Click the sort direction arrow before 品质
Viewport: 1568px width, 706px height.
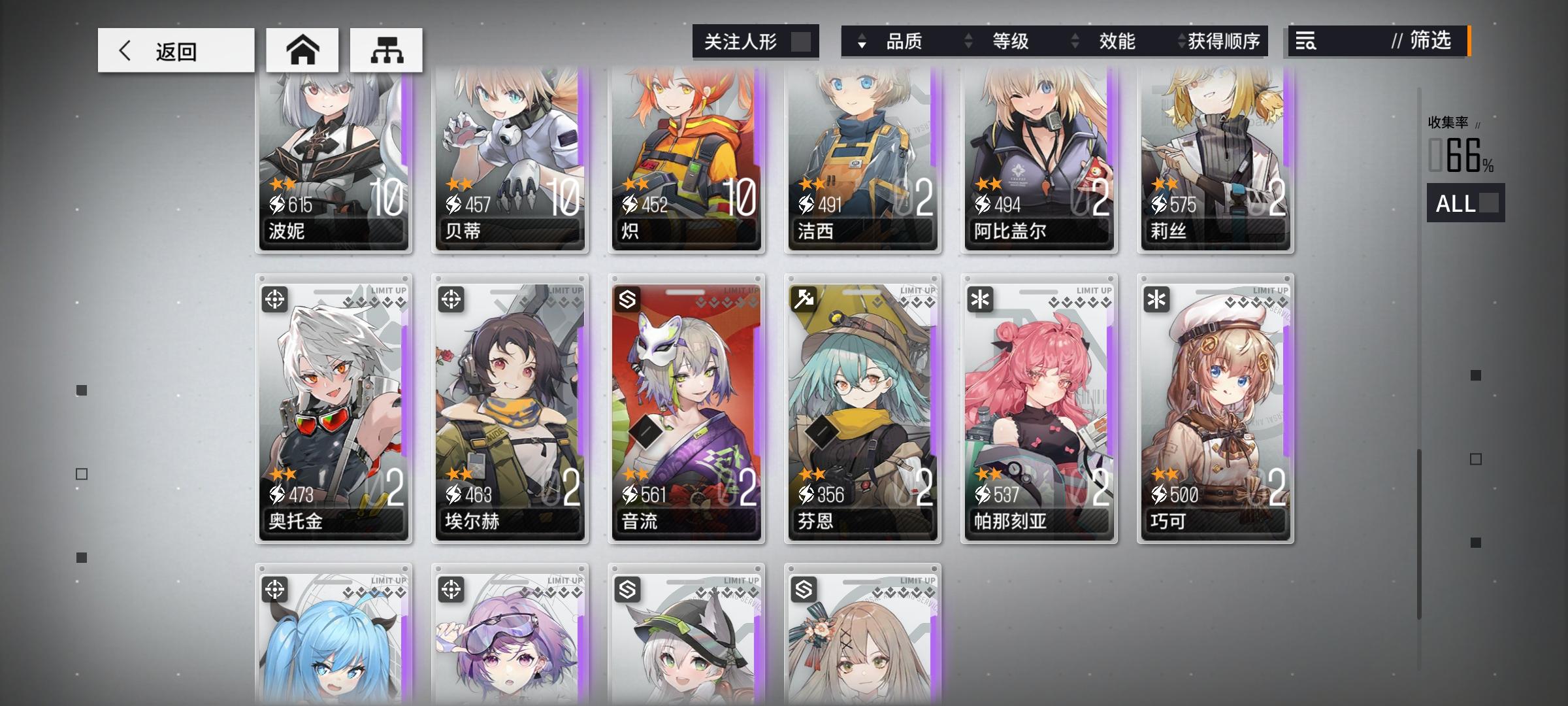click(862, 42)
